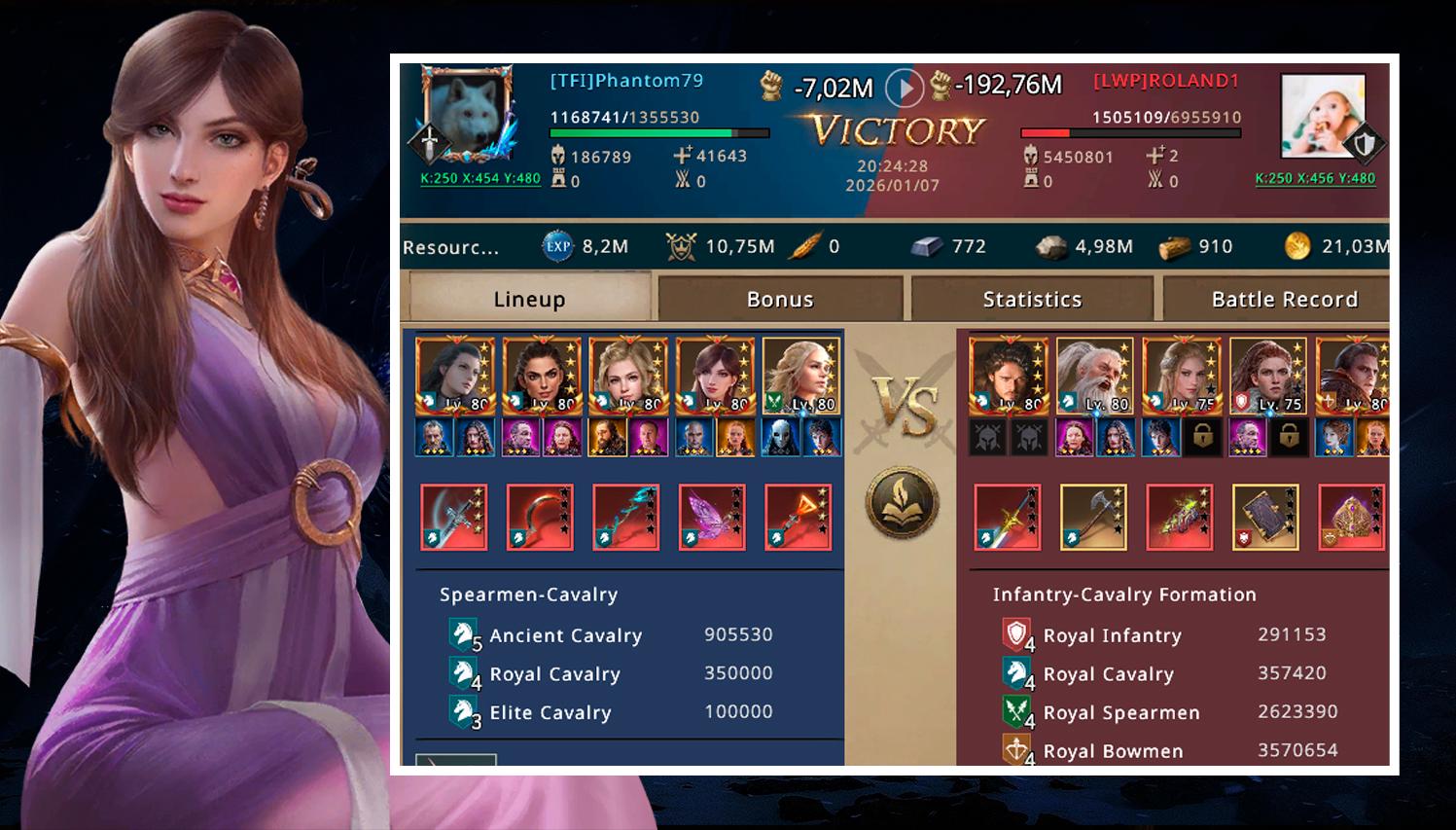Click the round book emblem below VS
The width and height of the screenshot is (1456, 830).
point(903,502)
